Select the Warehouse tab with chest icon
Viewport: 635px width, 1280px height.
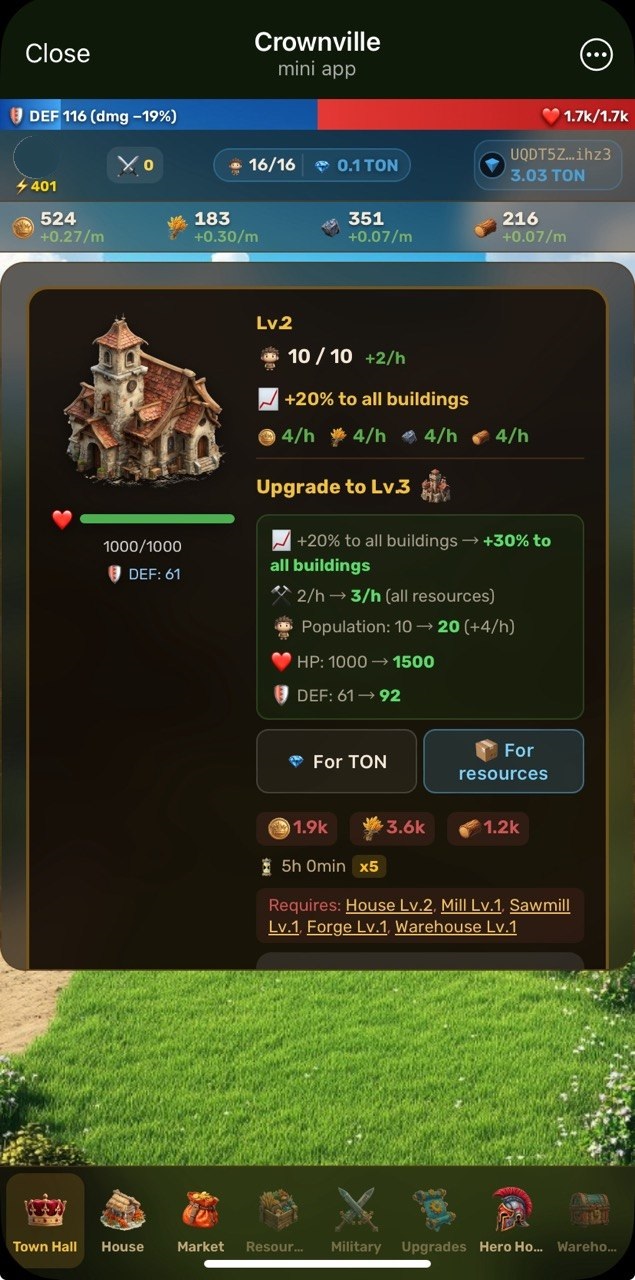[589, 1220]
